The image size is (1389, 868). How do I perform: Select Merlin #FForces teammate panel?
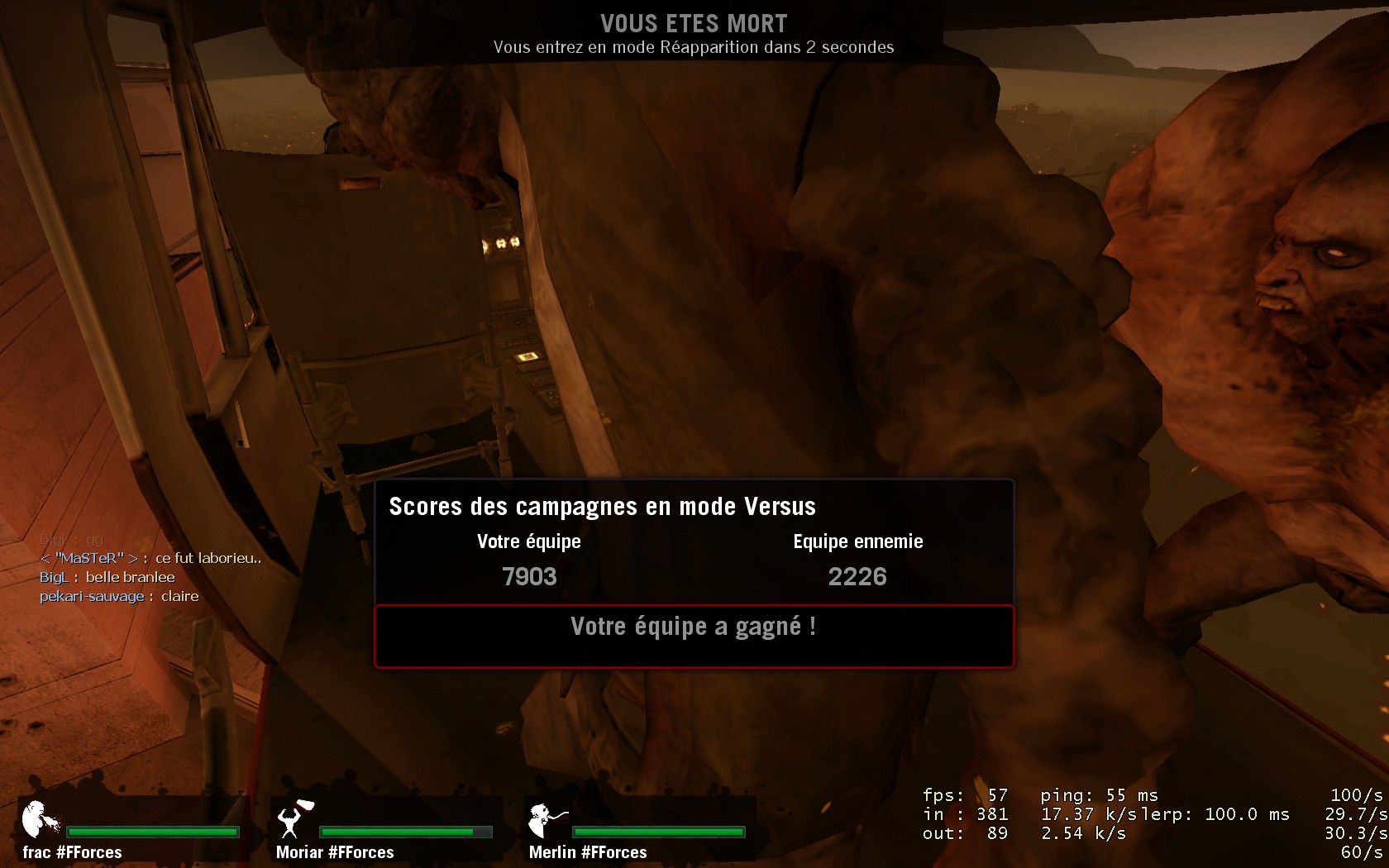coord(638,831)
